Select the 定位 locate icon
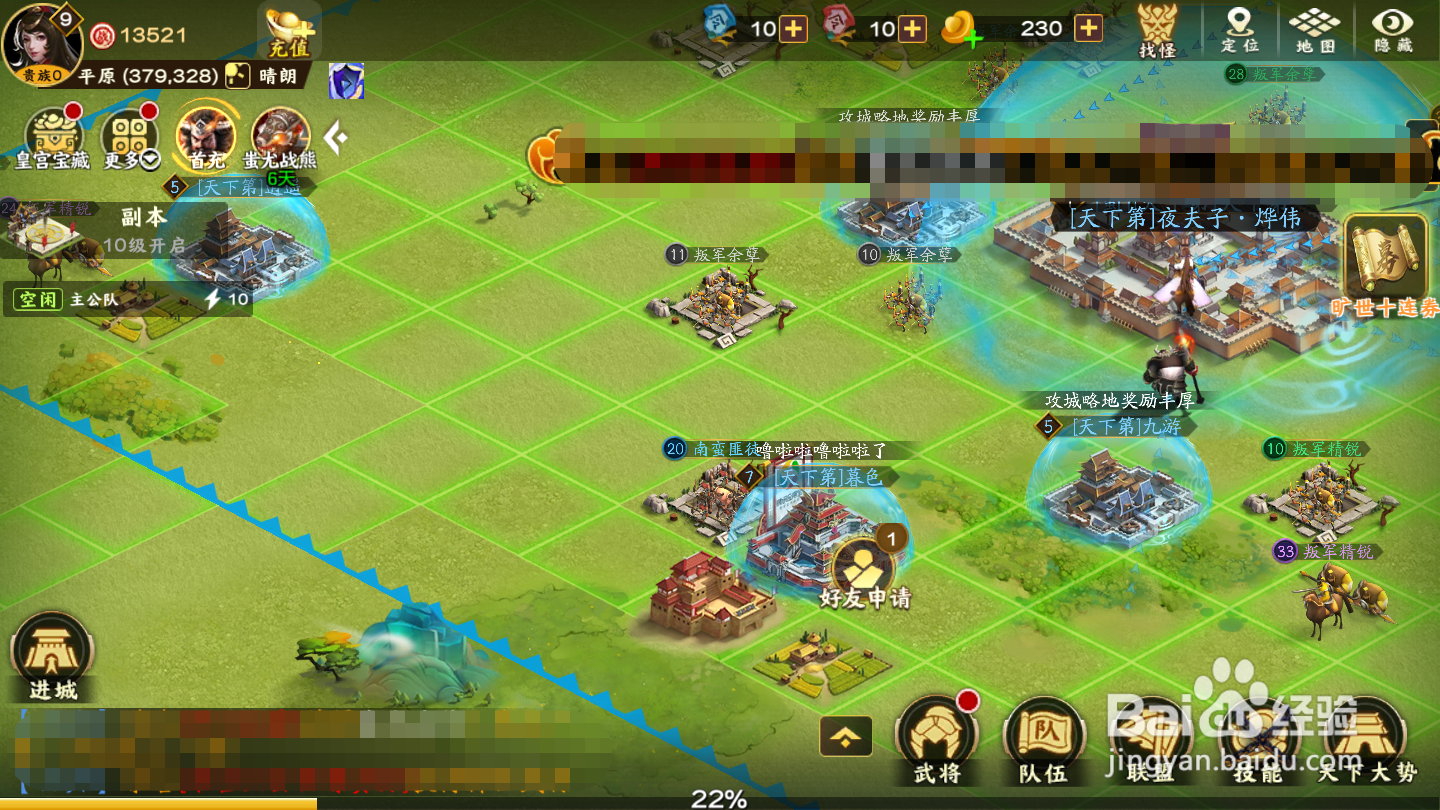The width and height of the screenshot is (1440, 810). pyautogui.click(x=1240, y=30)
